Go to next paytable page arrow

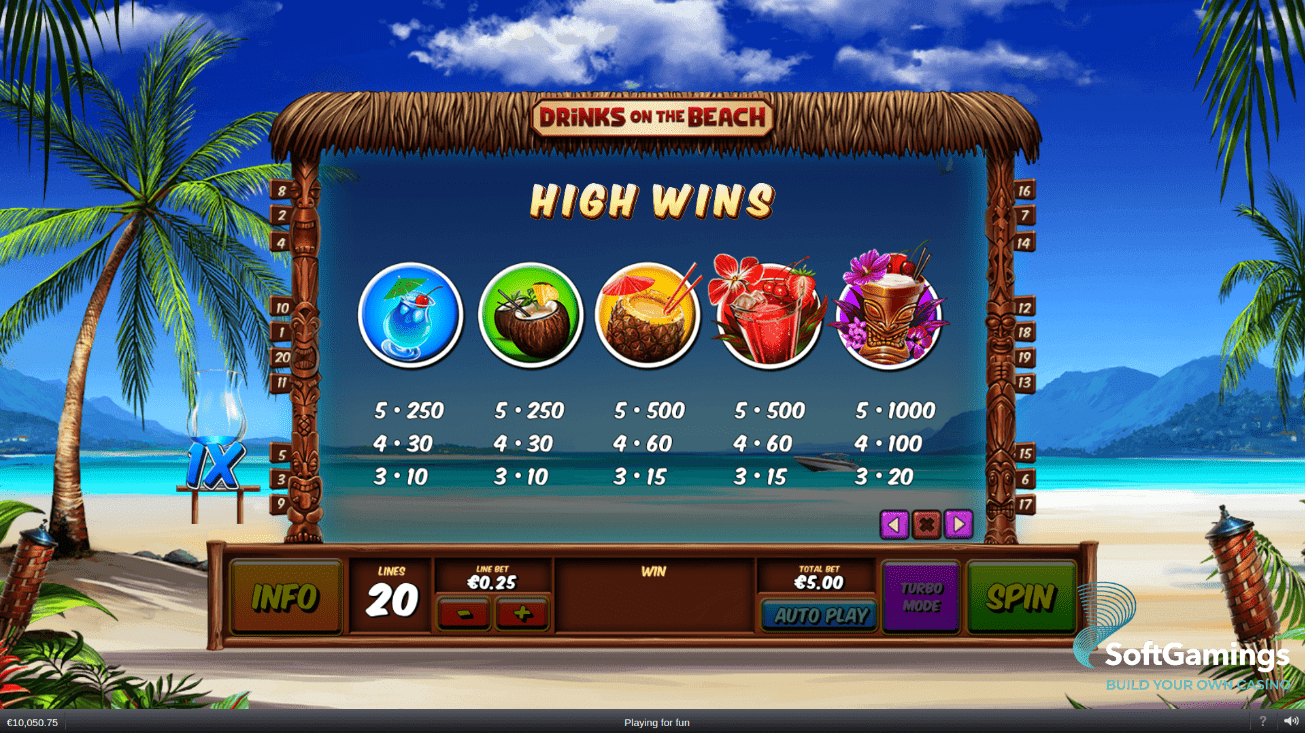[958, 524]
